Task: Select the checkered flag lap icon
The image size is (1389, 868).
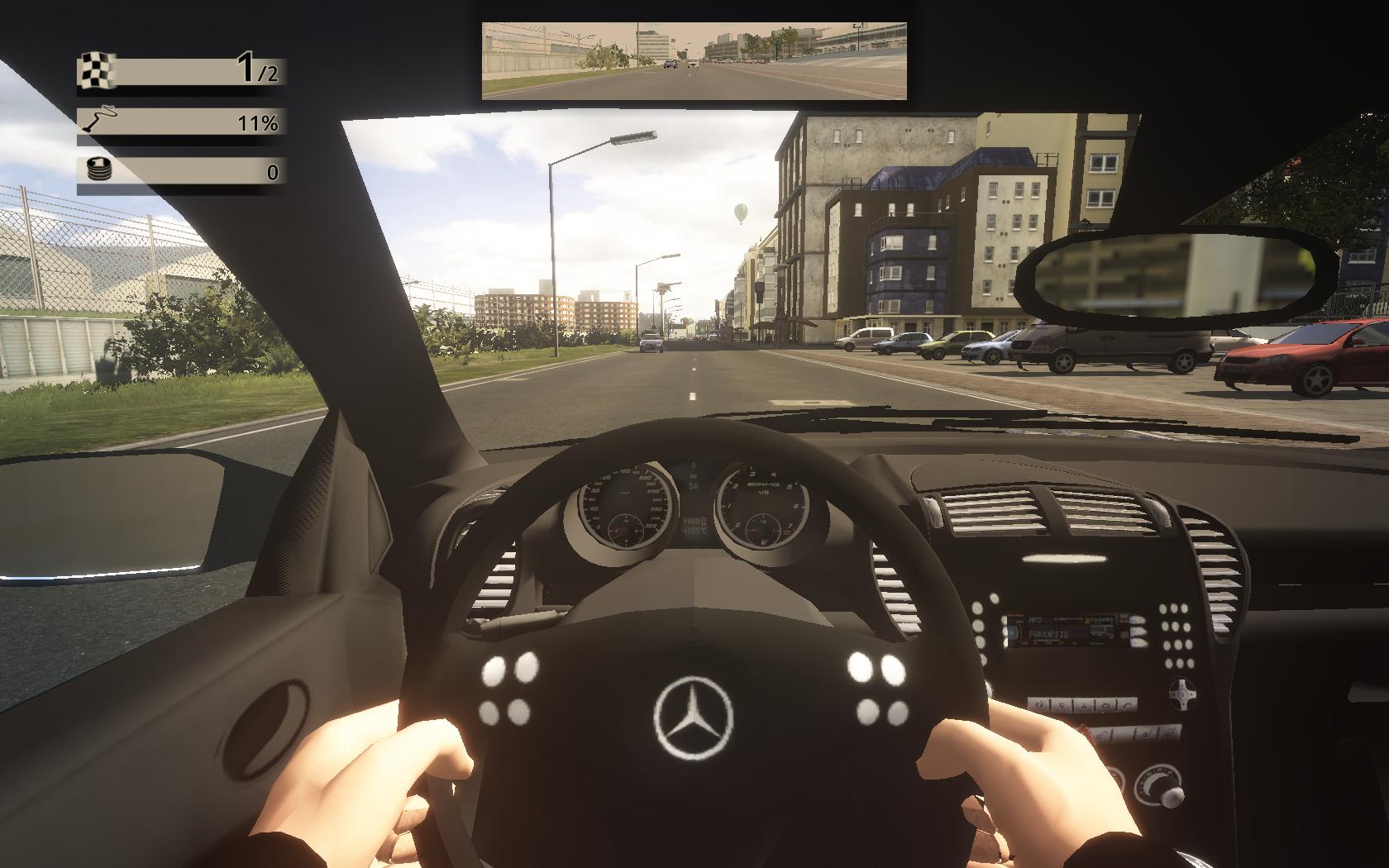Action: tap(97, 70)
